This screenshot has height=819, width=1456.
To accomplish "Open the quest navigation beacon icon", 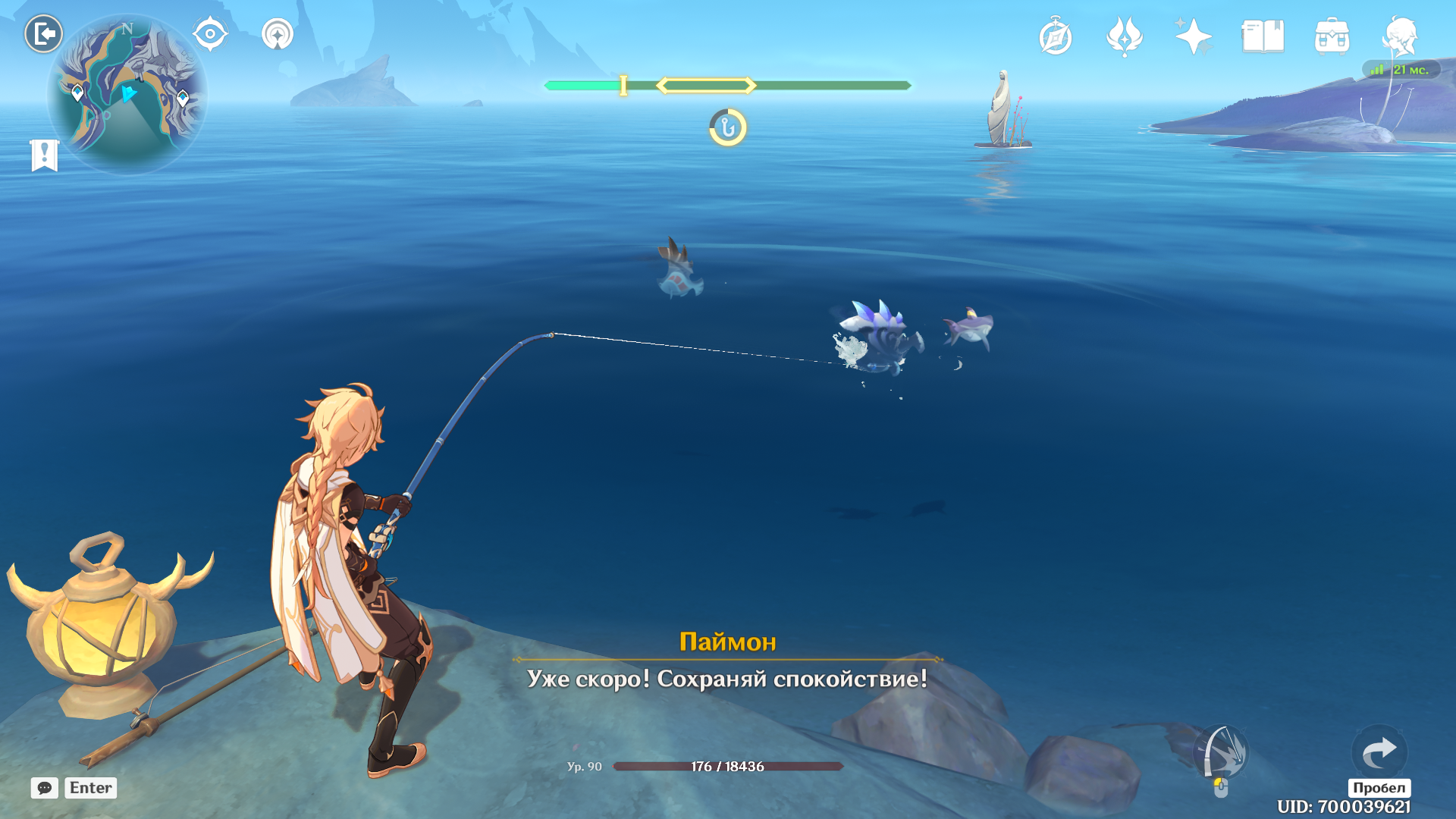I will point(278,34).
